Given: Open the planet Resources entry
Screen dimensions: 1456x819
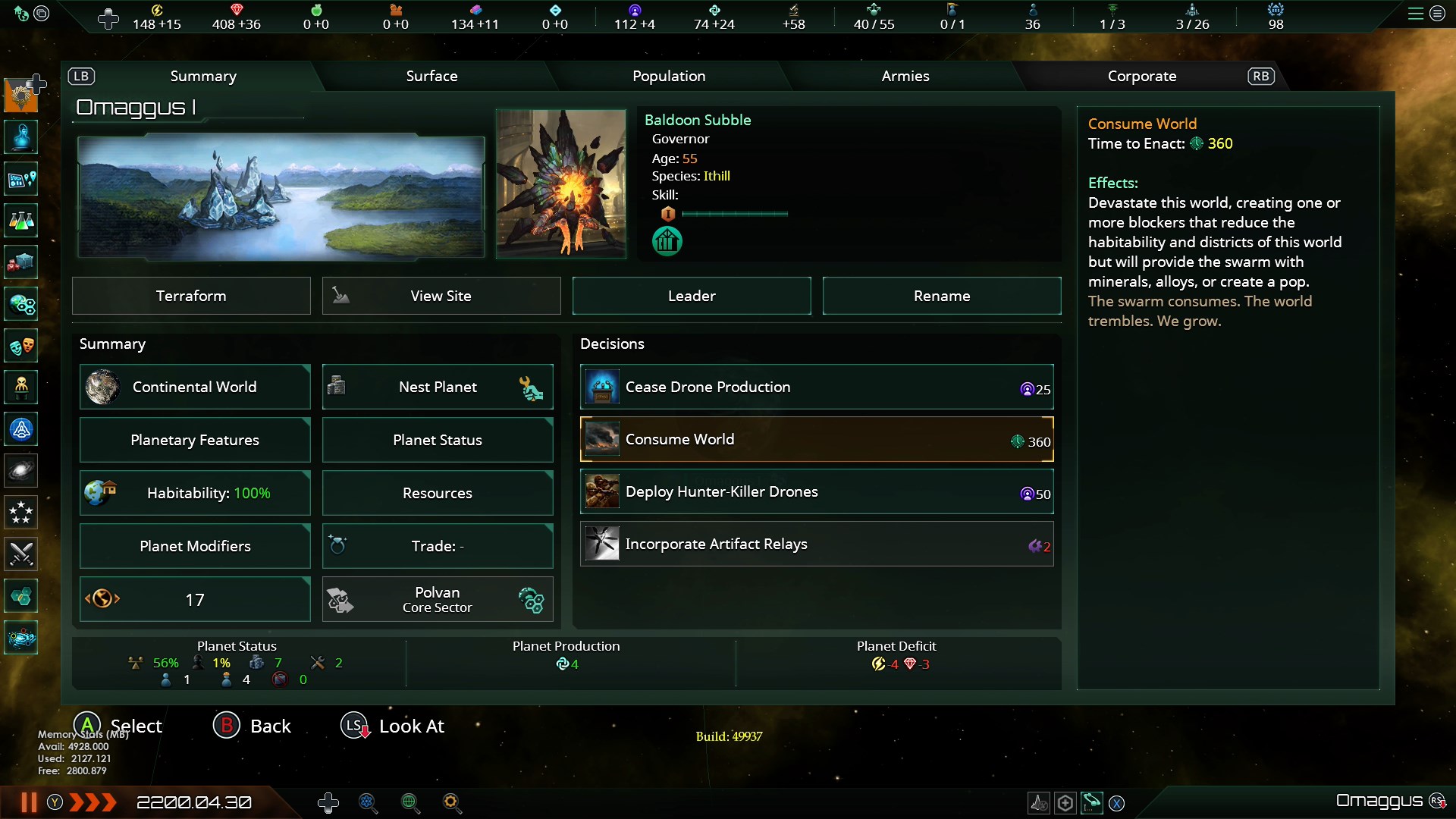Looking at the screenshot, I should click(438, 493).
